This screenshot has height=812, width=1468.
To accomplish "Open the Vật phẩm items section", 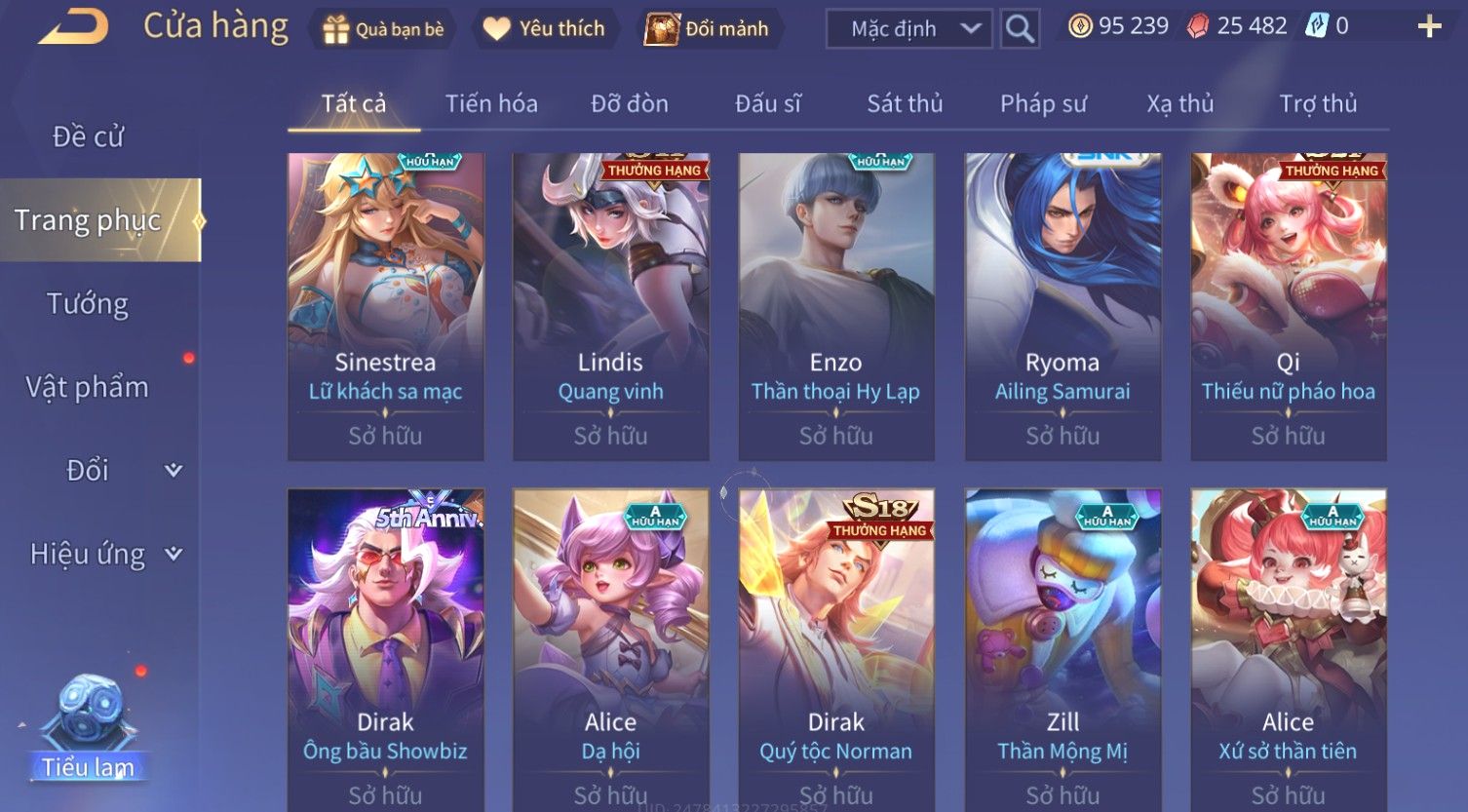I will (x=88, y=387).
